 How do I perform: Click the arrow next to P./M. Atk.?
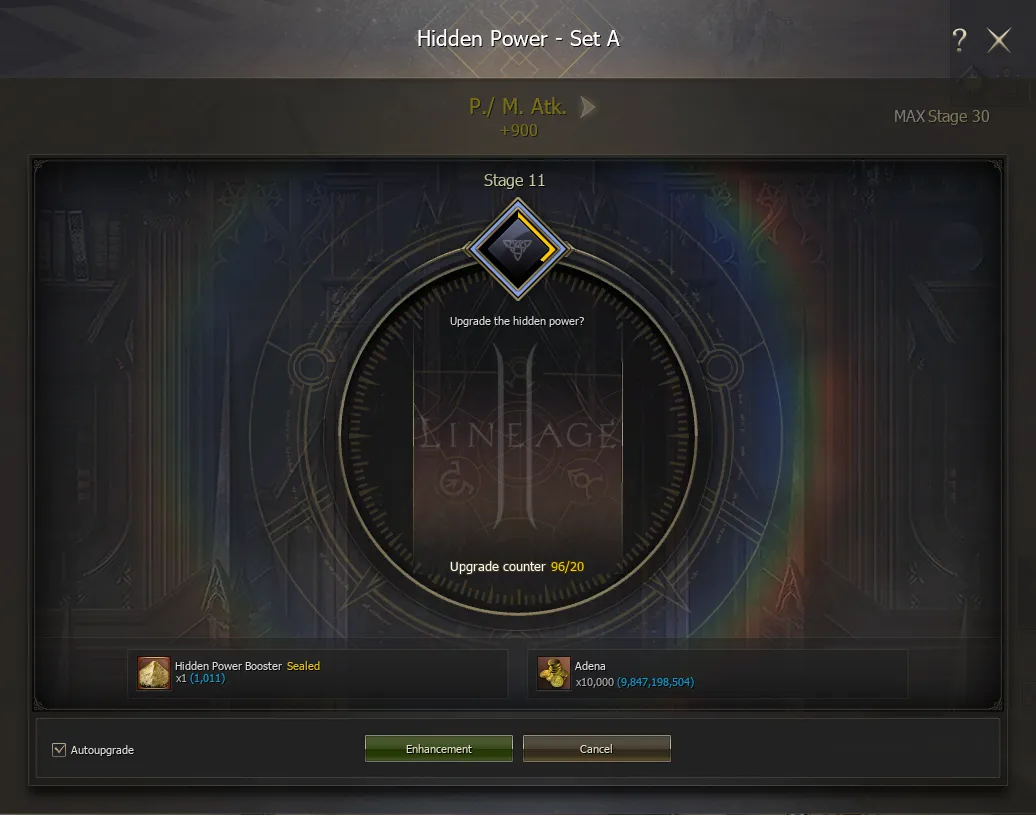point(588,107)
